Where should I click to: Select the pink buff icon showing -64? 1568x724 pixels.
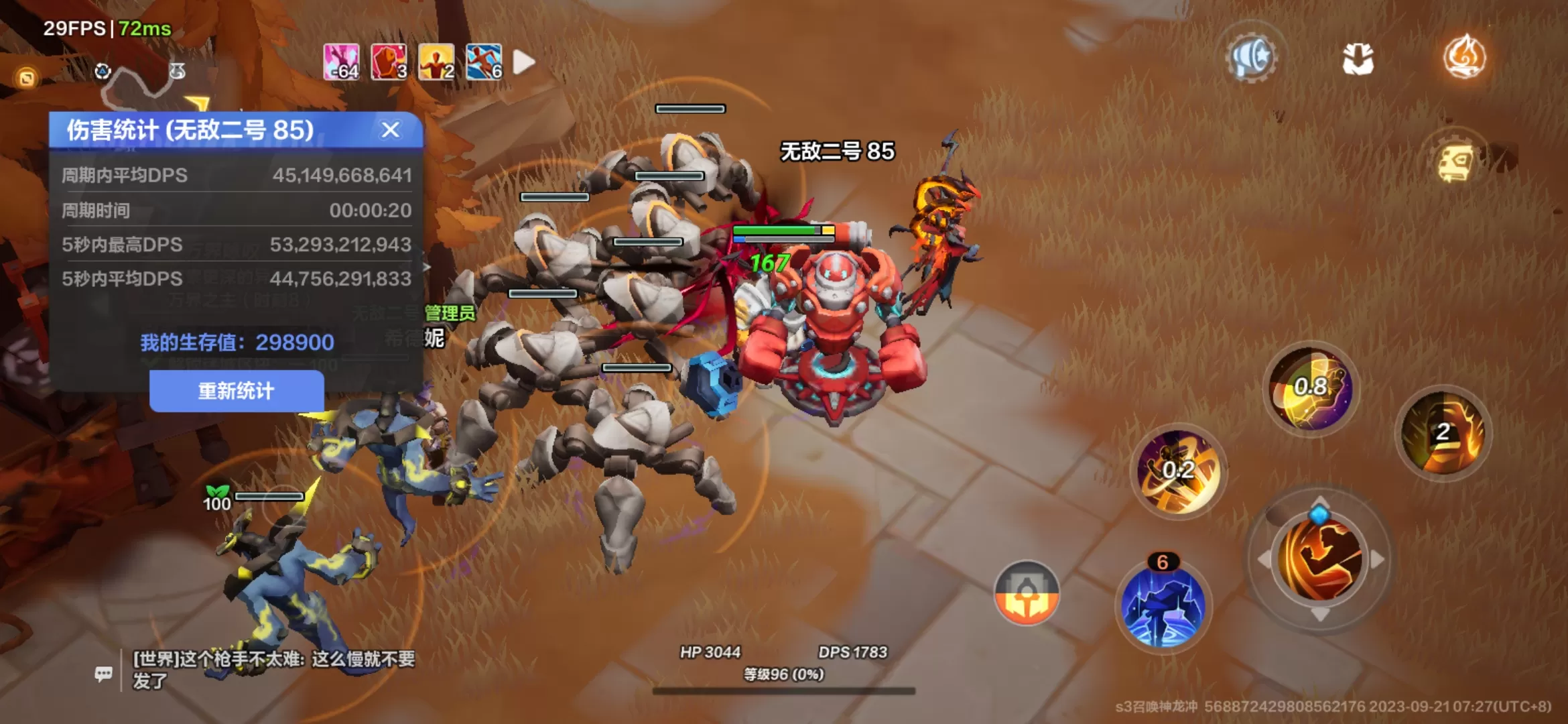pyautogui.click(x=341, y=62)
